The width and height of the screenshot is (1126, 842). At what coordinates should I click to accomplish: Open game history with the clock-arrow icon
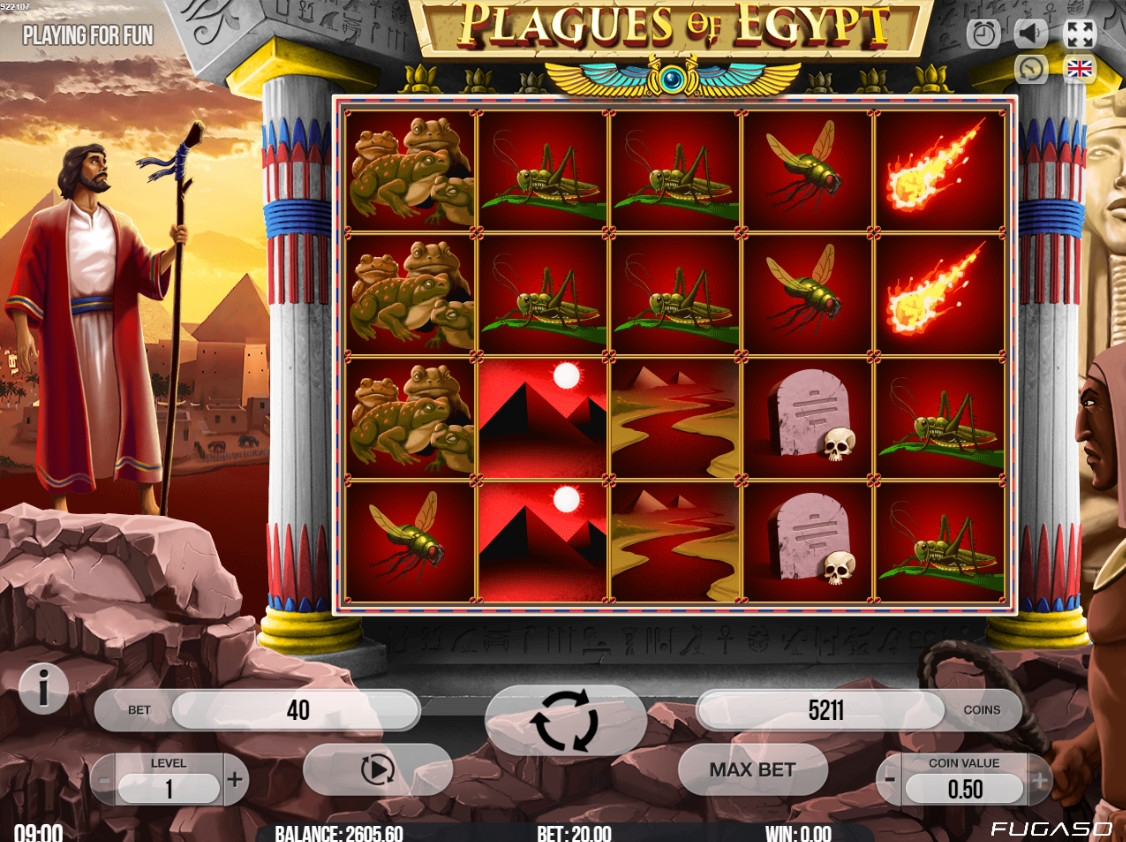pyautogui.click(x=1030, y=69)
